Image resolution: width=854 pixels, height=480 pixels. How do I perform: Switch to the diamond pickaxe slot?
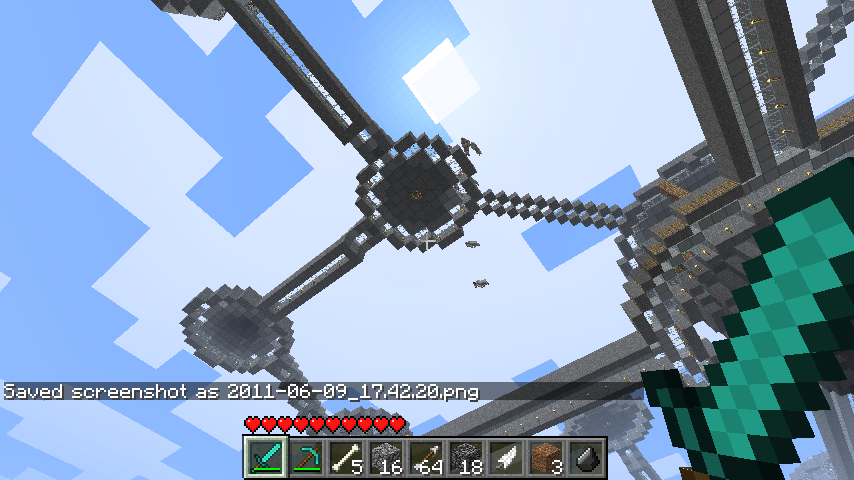pos(305,458)
